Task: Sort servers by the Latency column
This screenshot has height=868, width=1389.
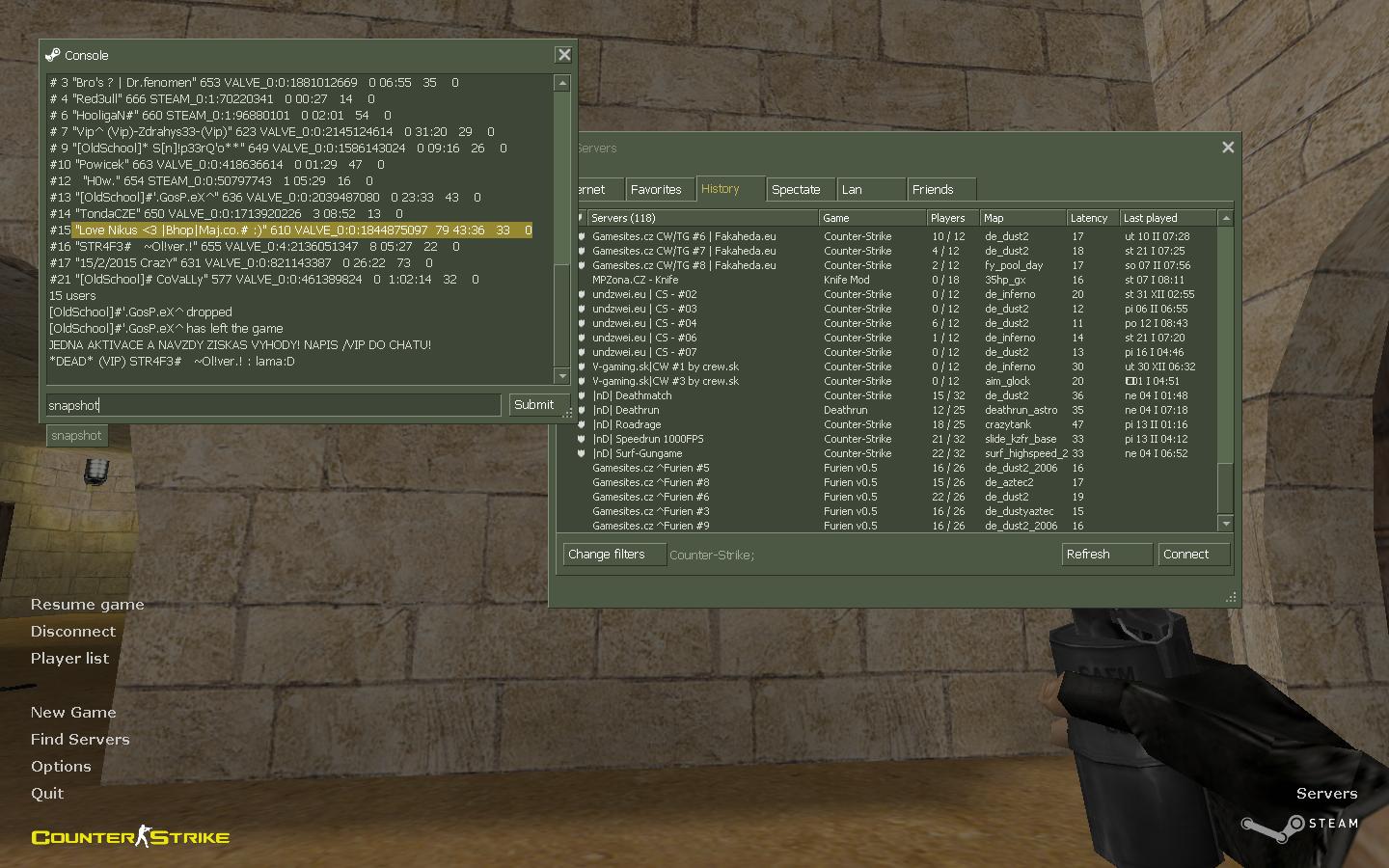Action: (1089, 218)
